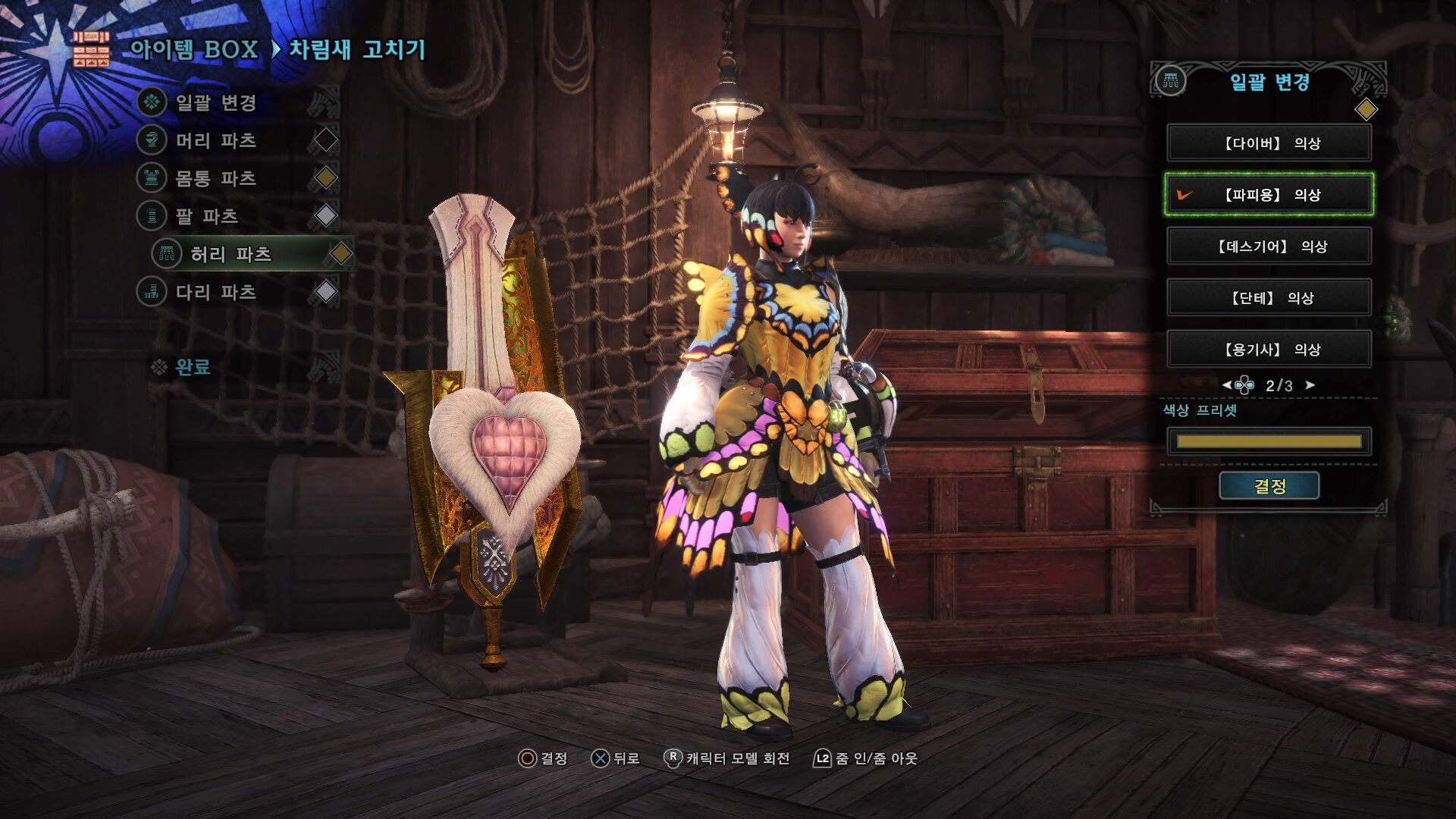Open the 머리 파츠 entry
Viewport: 1456px width, 819px height.
click(x=216, y=140)
